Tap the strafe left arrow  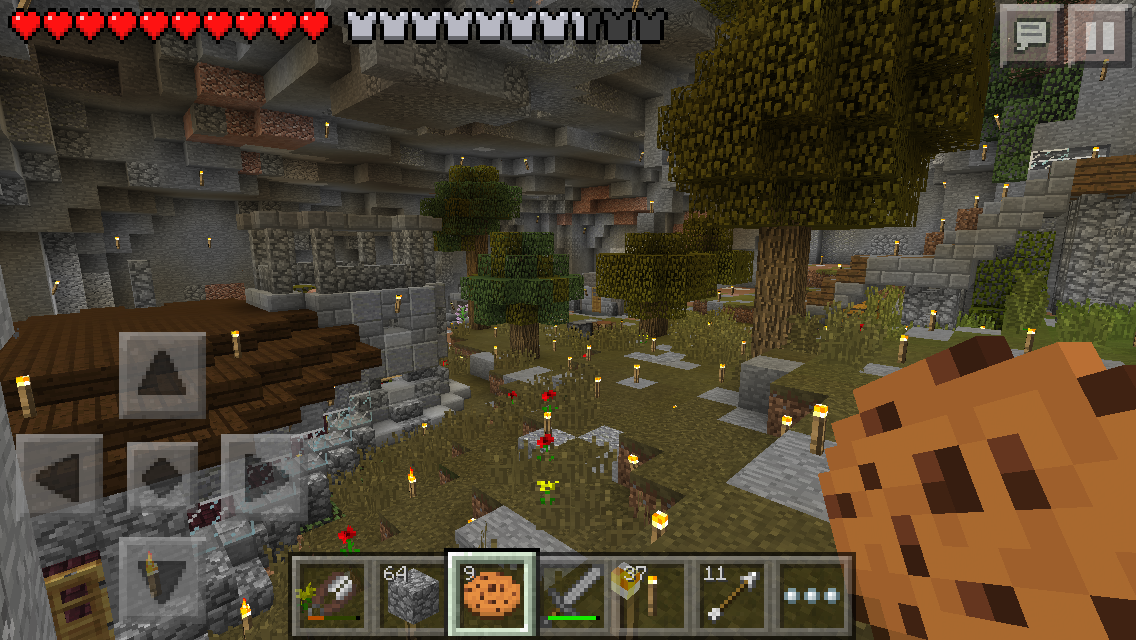[60, 476]
